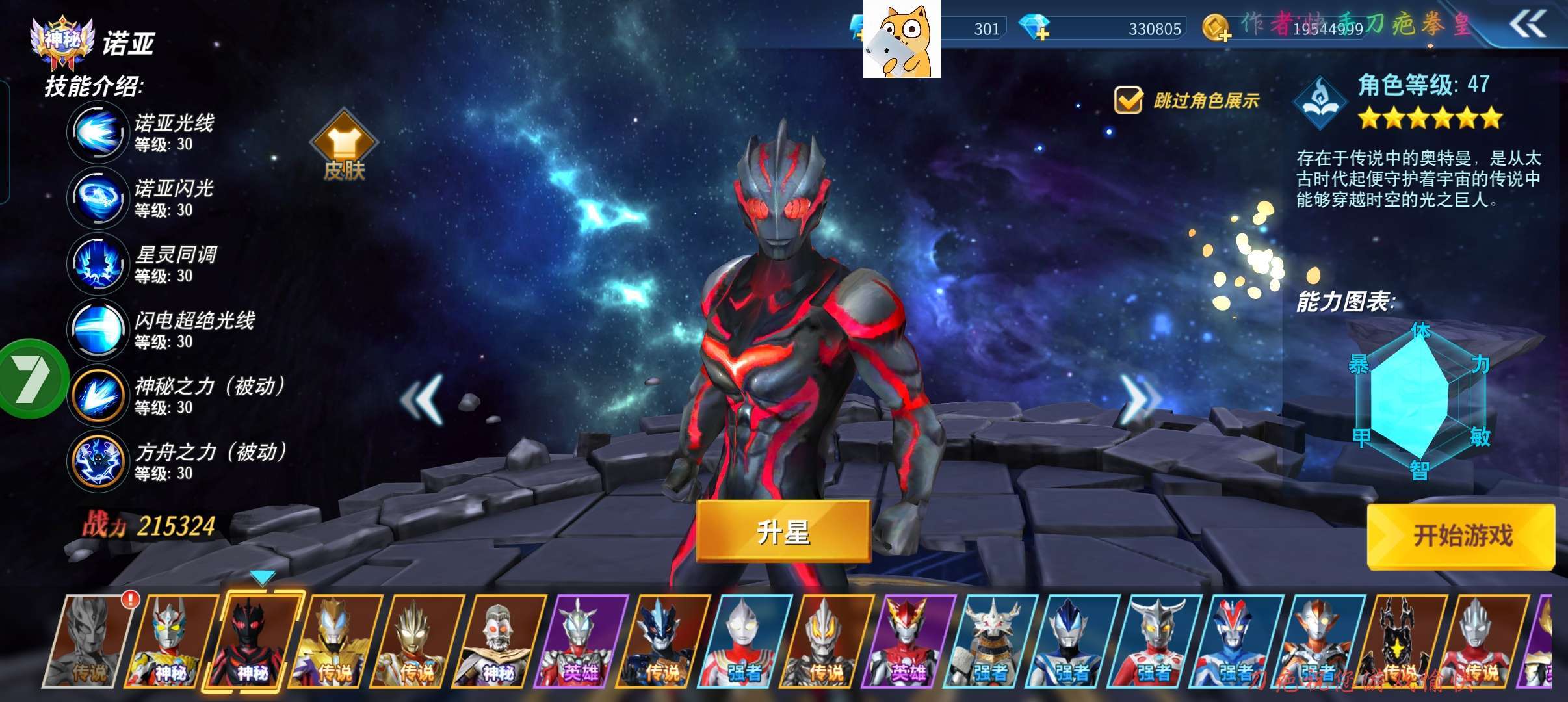
Task: Pick the white horned 强者 character portrait
Action: click(x=989, y=642)
